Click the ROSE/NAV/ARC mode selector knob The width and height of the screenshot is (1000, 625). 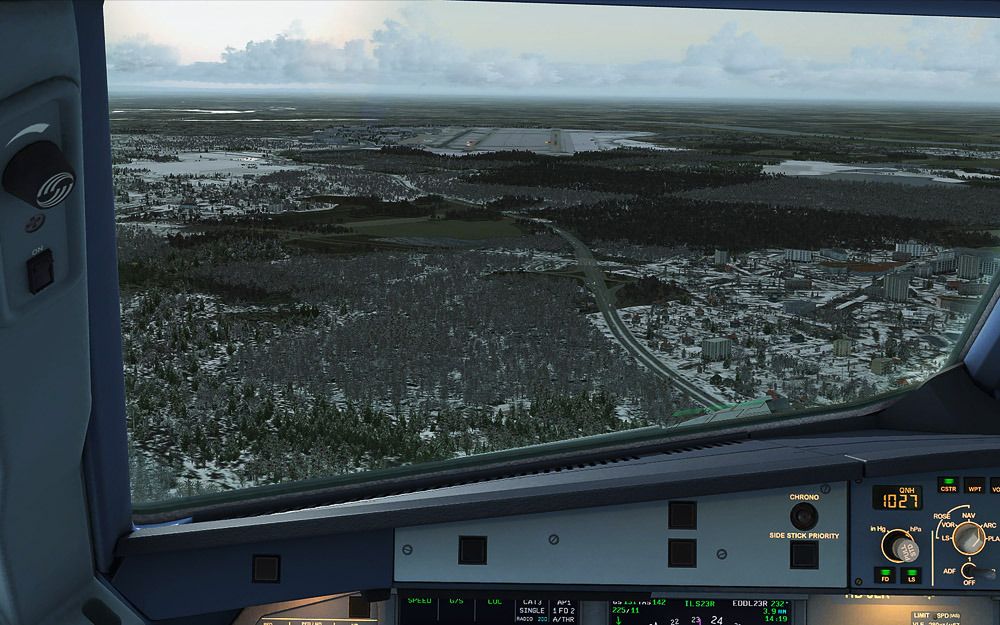coord(967,538)
